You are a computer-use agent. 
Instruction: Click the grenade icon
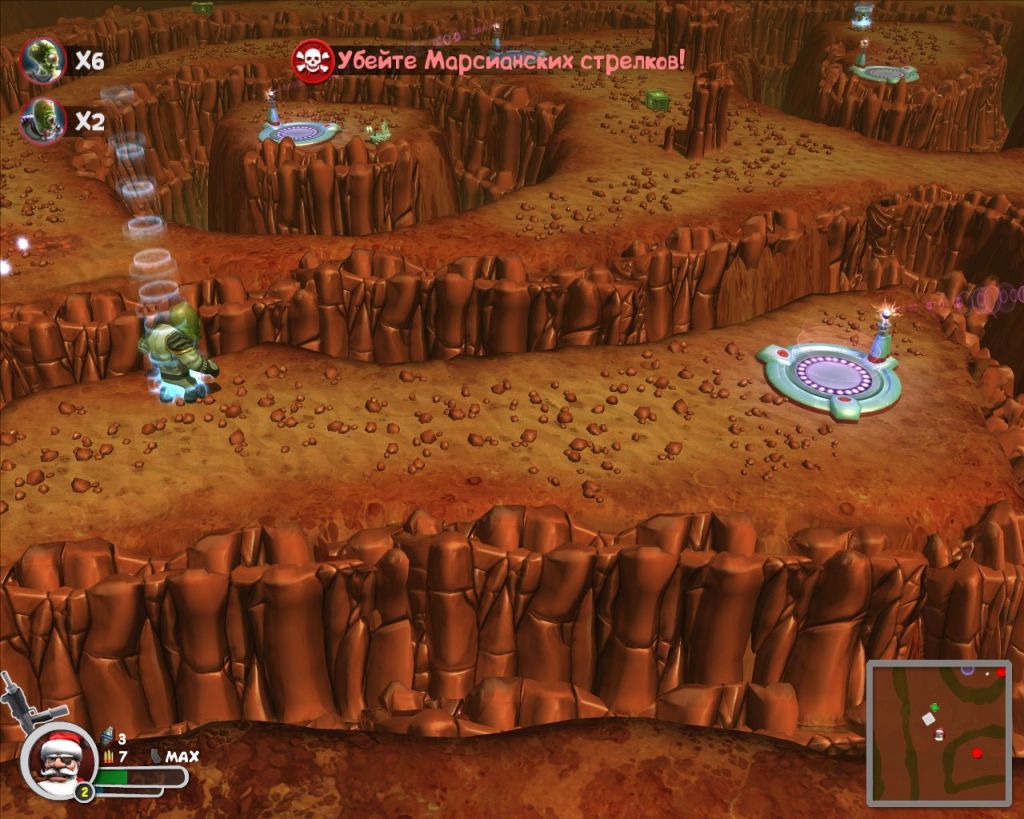(x=108, y=738)
